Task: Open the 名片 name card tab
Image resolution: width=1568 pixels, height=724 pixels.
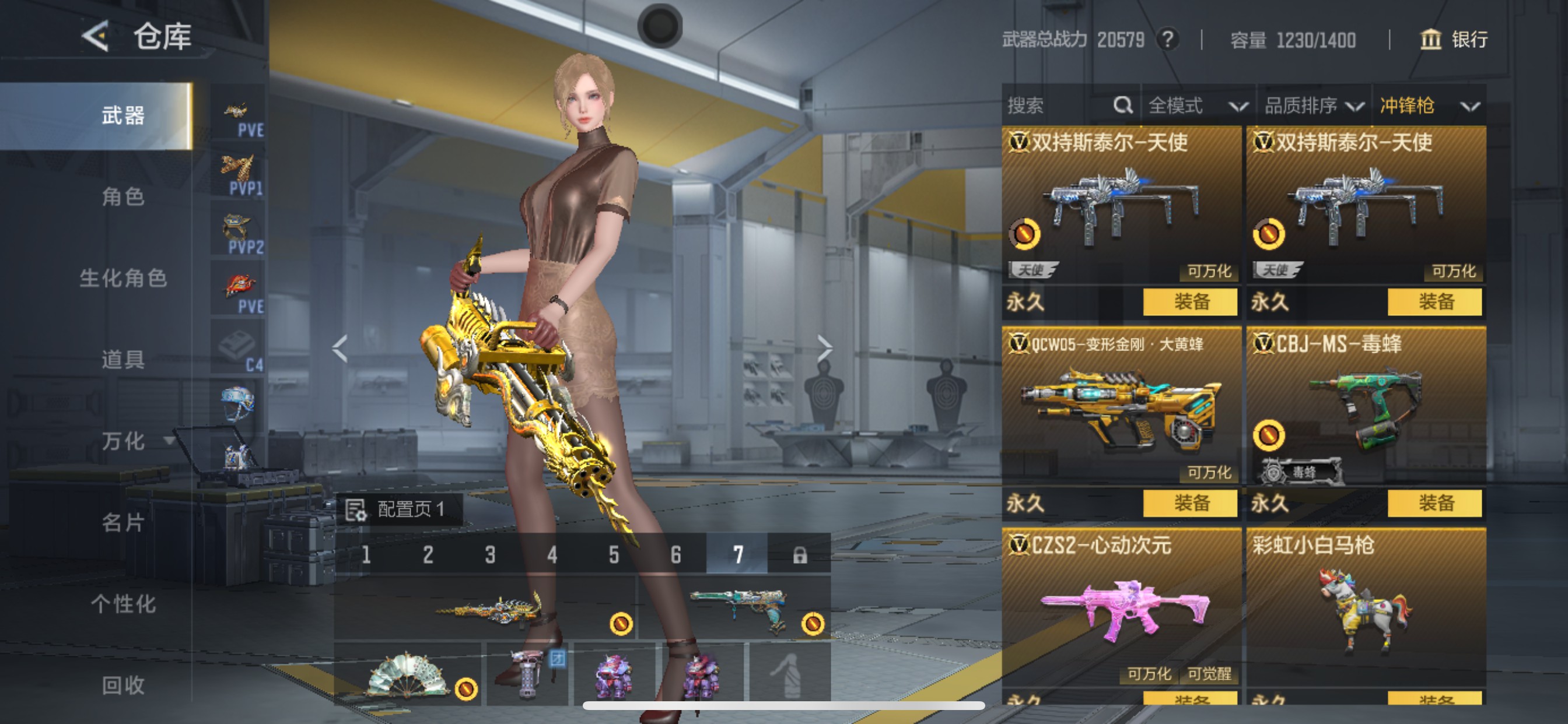Action: (123, 522)
